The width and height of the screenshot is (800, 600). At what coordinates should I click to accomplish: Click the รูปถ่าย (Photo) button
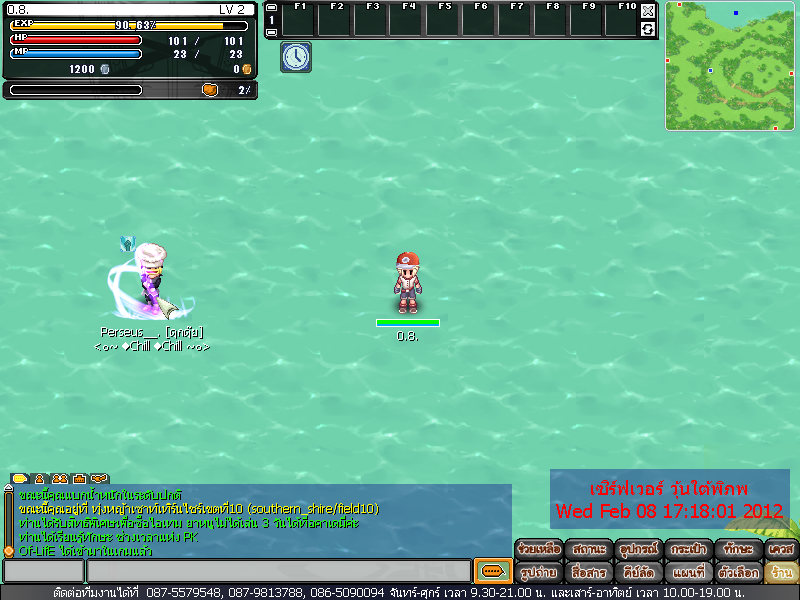pyautogui.click(x=538, y=573)
